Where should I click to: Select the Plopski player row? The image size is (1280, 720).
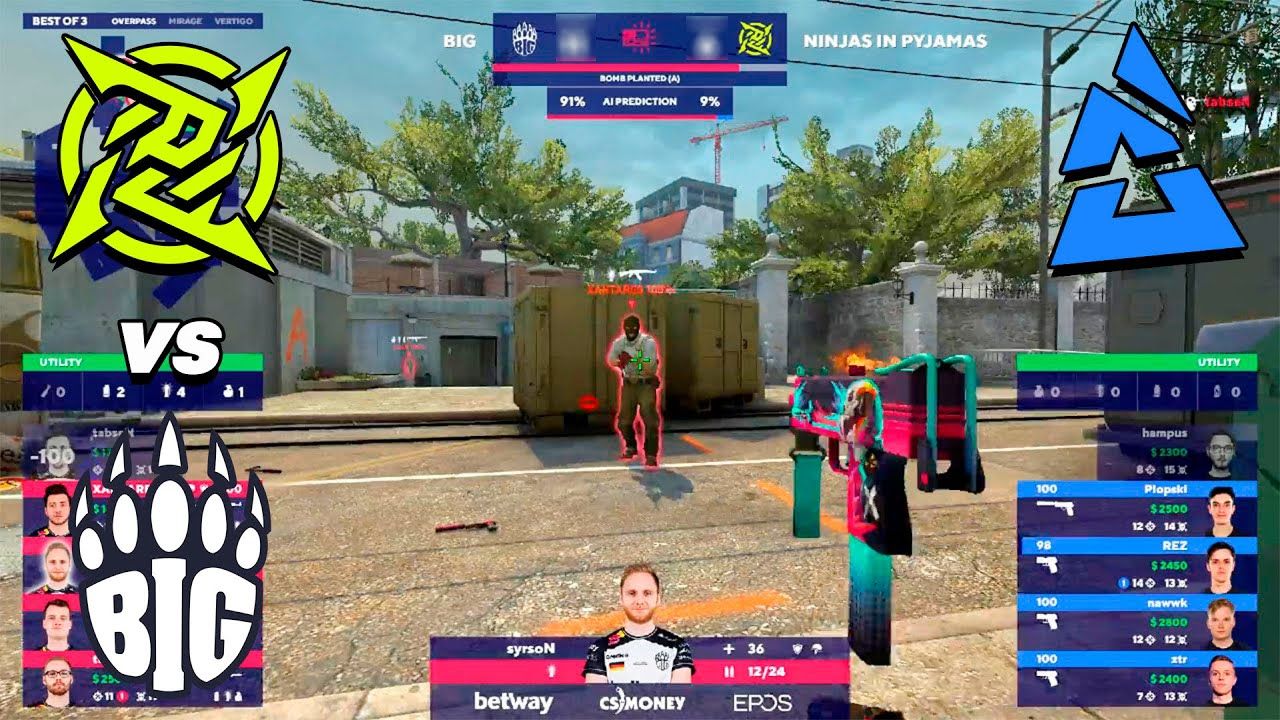[x=1138, y=508]
